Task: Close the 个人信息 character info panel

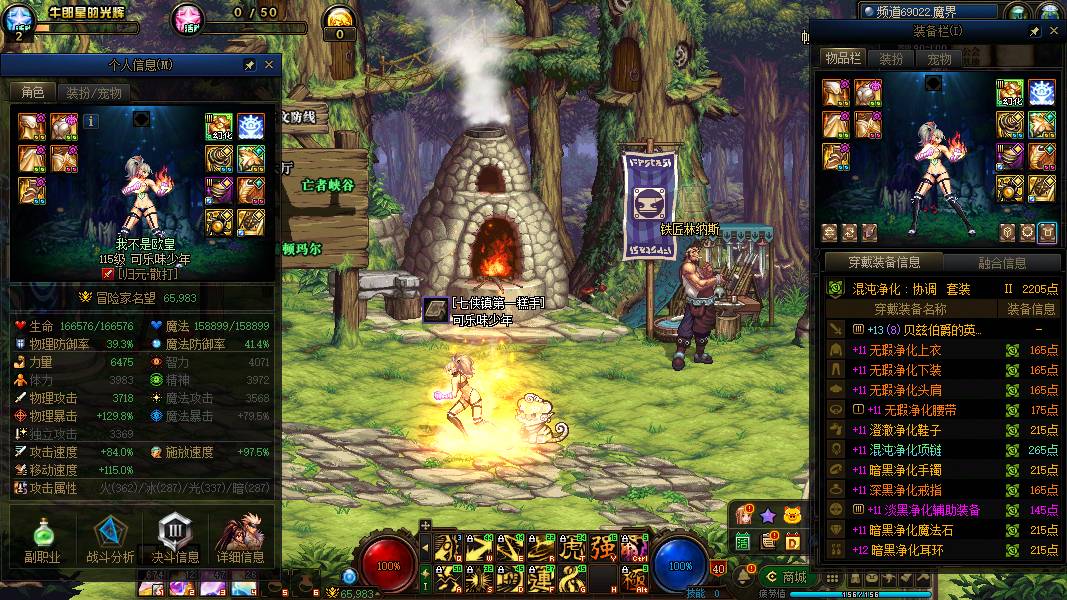Action: [269, 65]
